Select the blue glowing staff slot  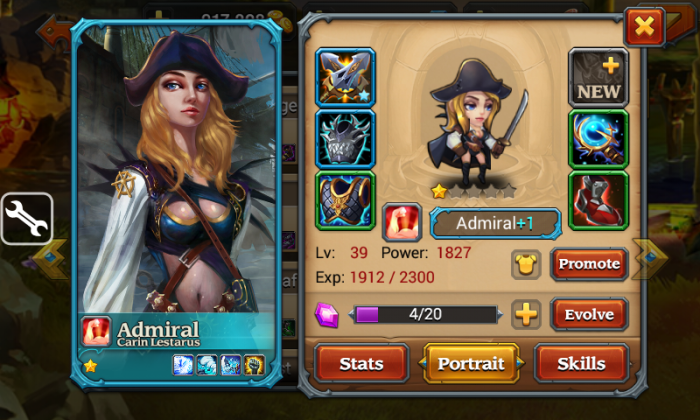click(x=598, y=138)
